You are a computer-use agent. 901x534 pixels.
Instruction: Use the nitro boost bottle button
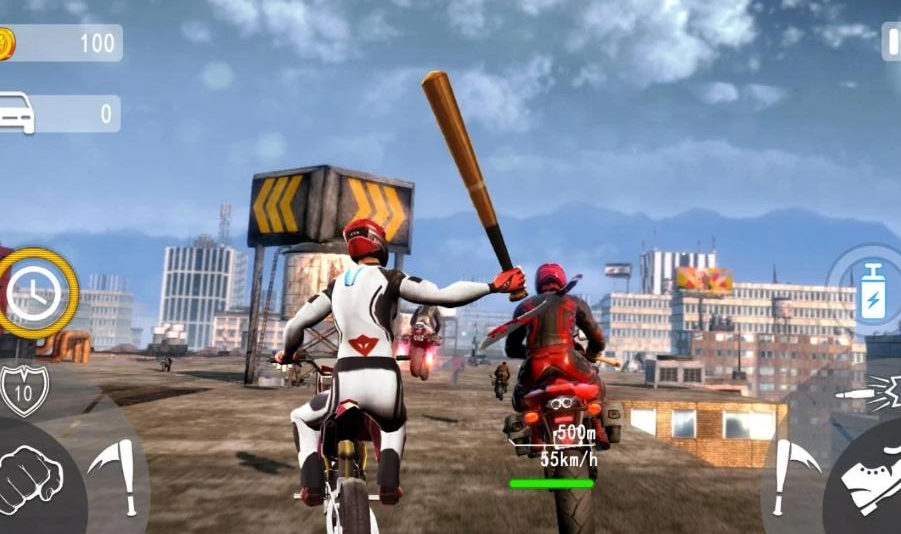point(871,292)
